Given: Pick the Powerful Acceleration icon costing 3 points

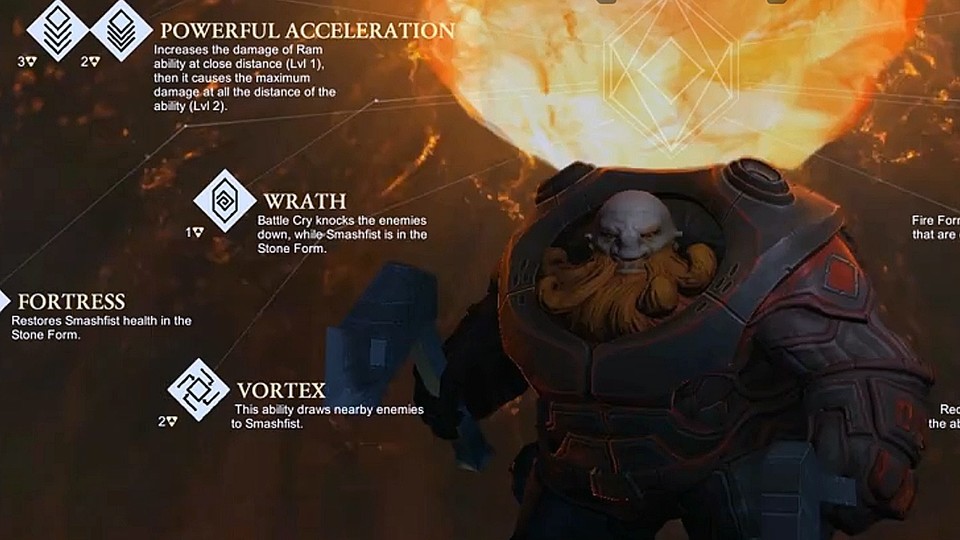Looking at the screenshot, I should pos(58,28).
